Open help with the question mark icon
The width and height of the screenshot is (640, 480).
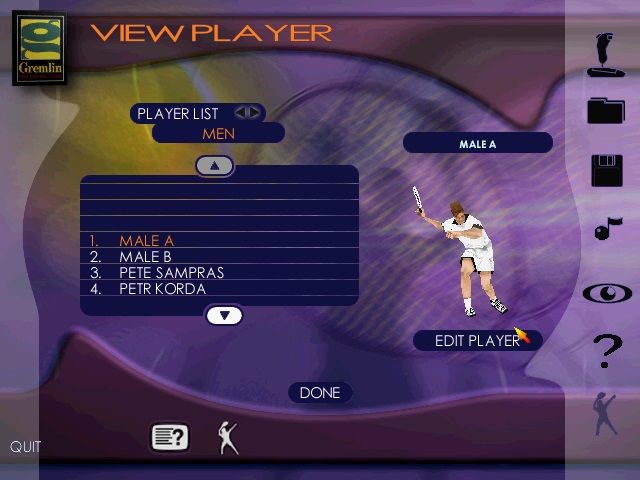point(607,352)
